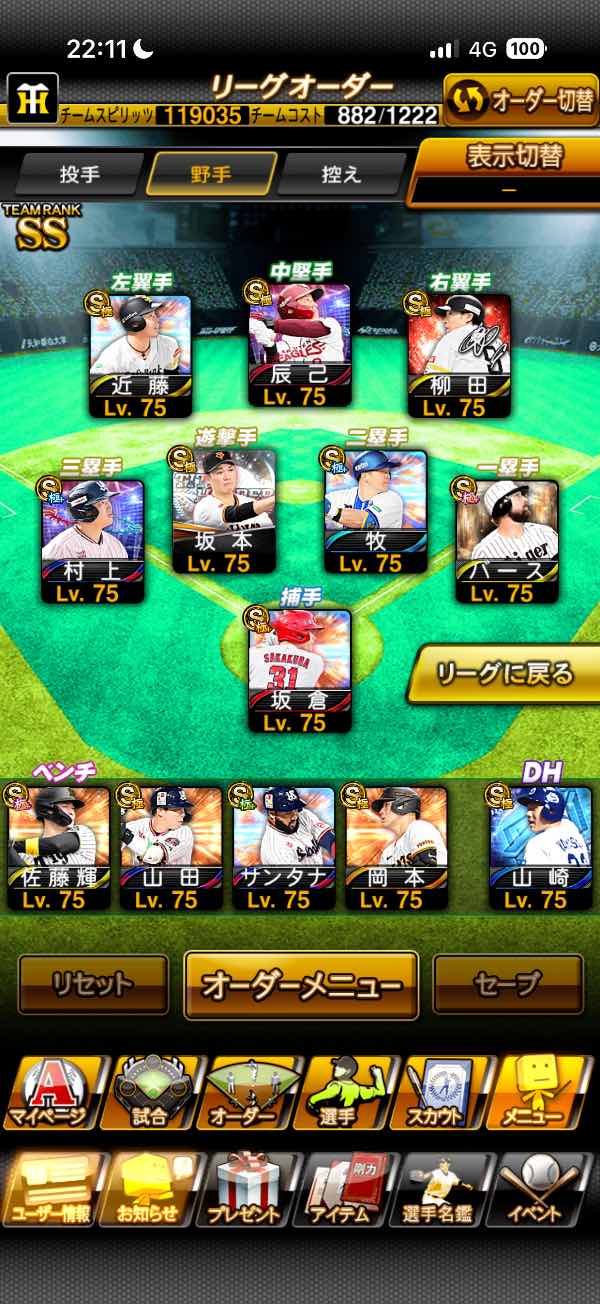Choose second baseman 牧 card
Screen dimensions: 600x1304
pyautogui.click(x=378, y=511)
